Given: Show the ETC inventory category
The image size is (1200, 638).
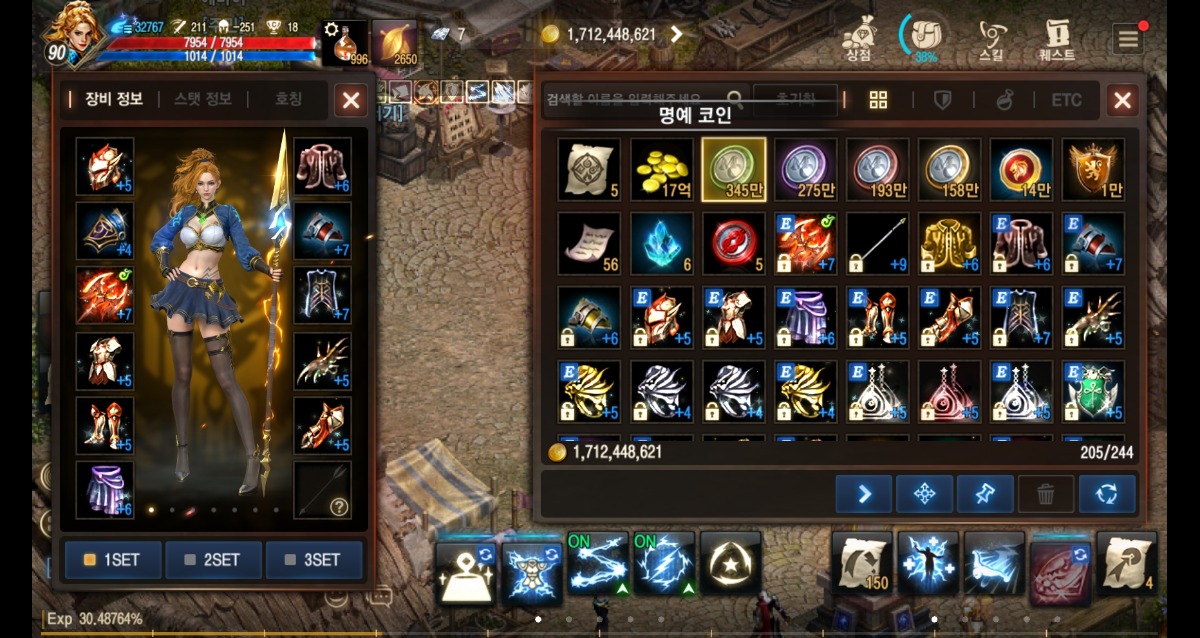Looking at the screenshot, I should point(1066,100).
